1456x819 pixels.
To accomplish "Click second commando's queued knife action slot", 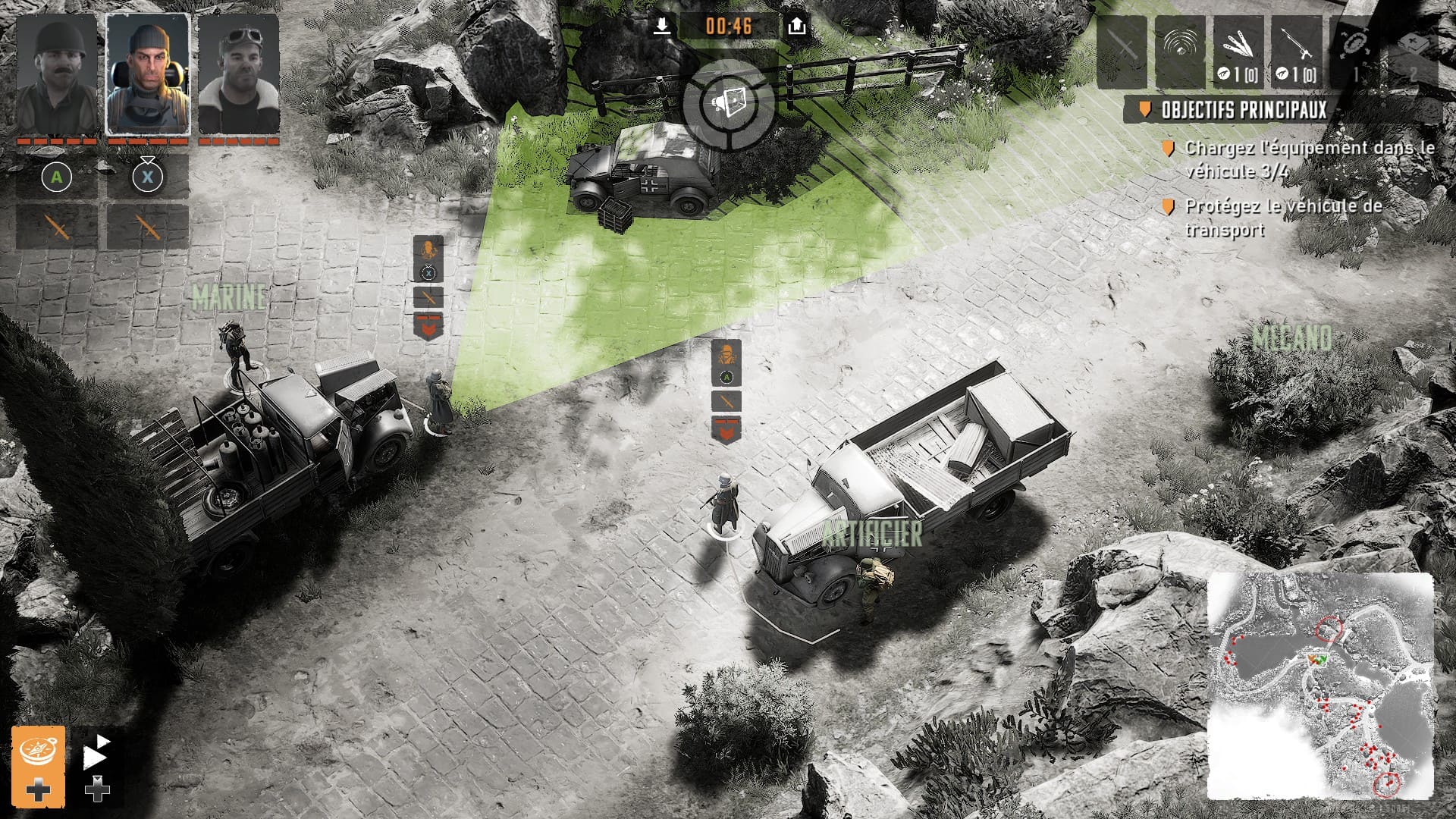I will (148, 227).
